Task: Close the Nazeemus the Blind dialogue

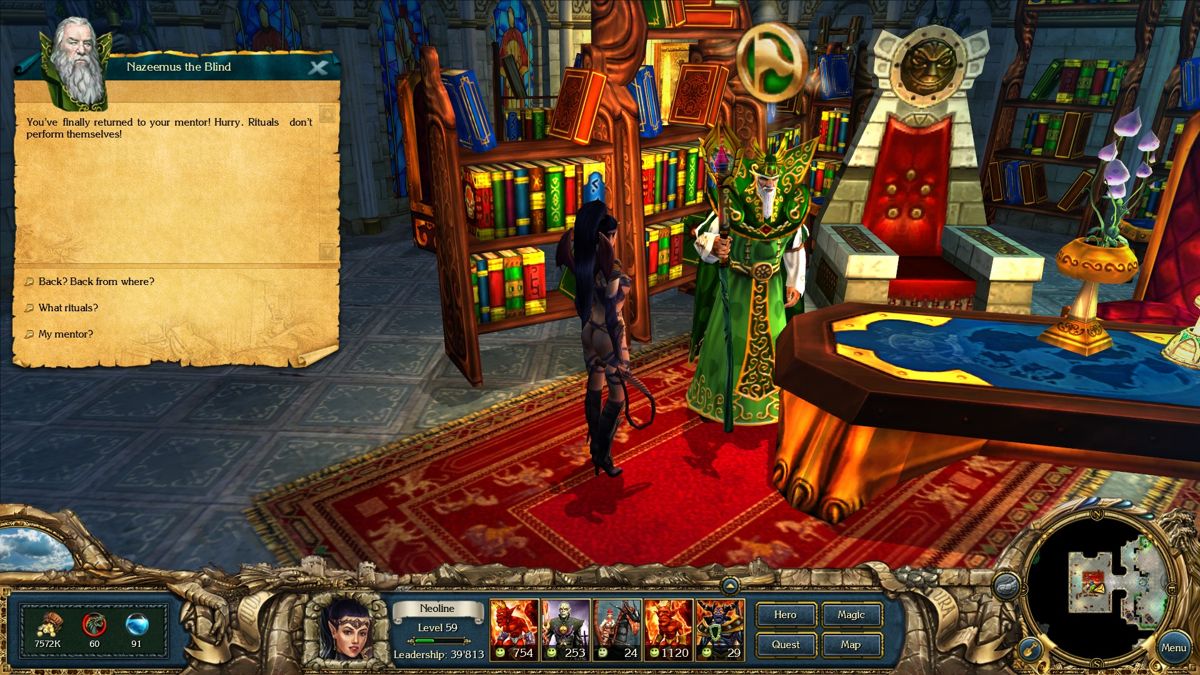Action: (x=318, y=68)
